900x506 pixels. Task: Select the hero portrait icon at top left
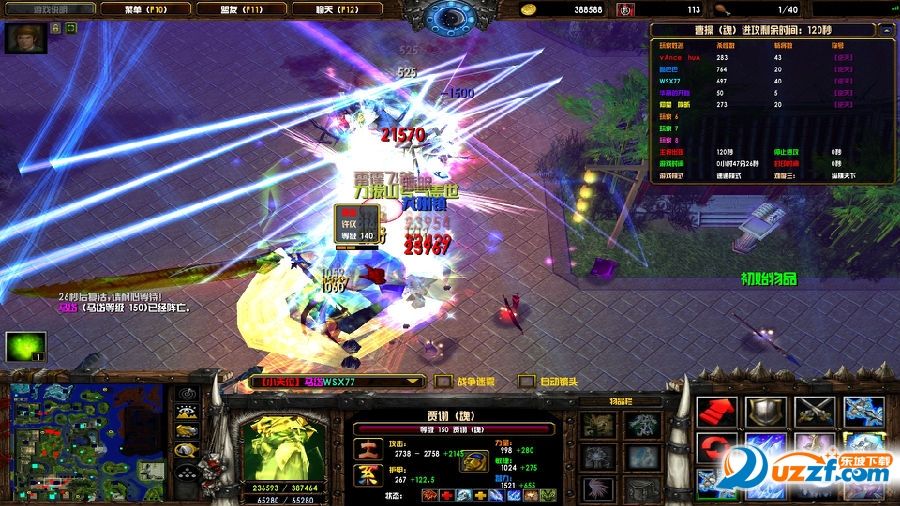pyautogui.click(x=19, y=38)
